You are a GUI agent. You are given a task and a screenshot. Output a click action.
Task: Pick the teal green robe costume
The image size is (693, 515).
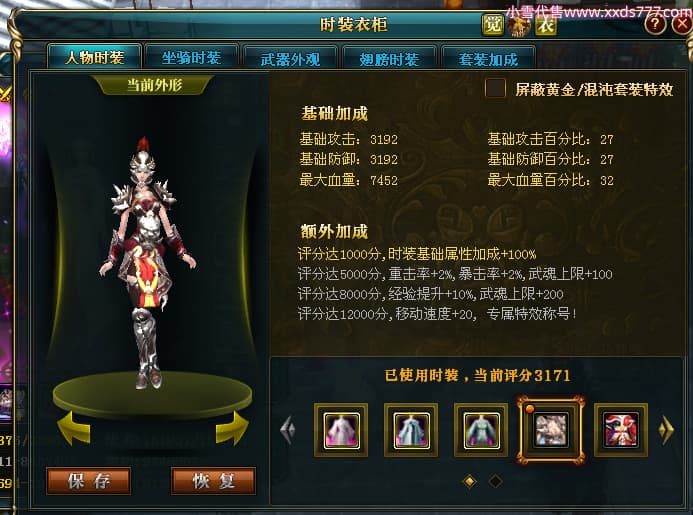(x=480, y=429)
